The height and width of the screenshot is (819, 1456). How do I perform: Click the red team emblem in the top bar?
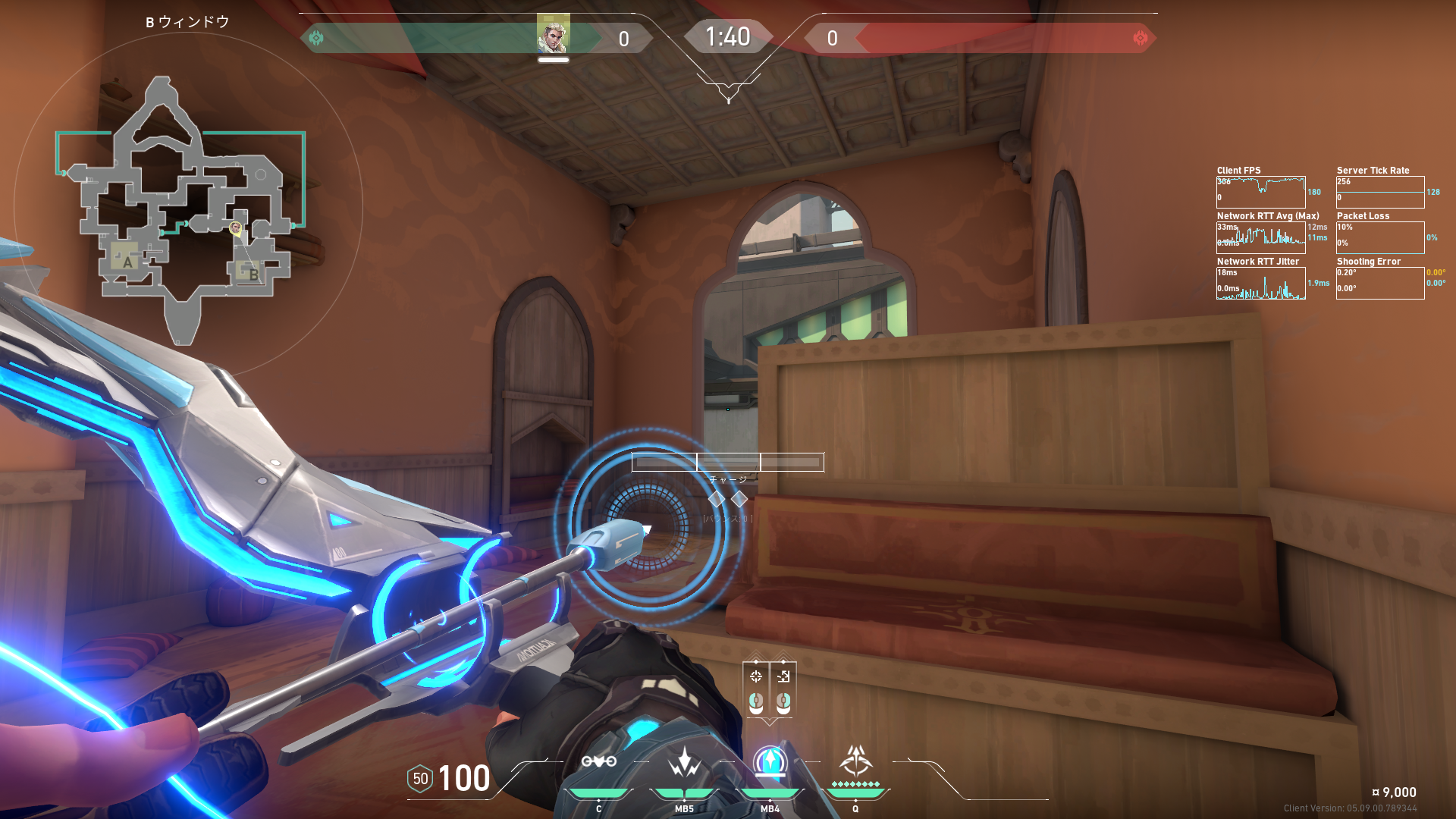(x=1140, y=38)
